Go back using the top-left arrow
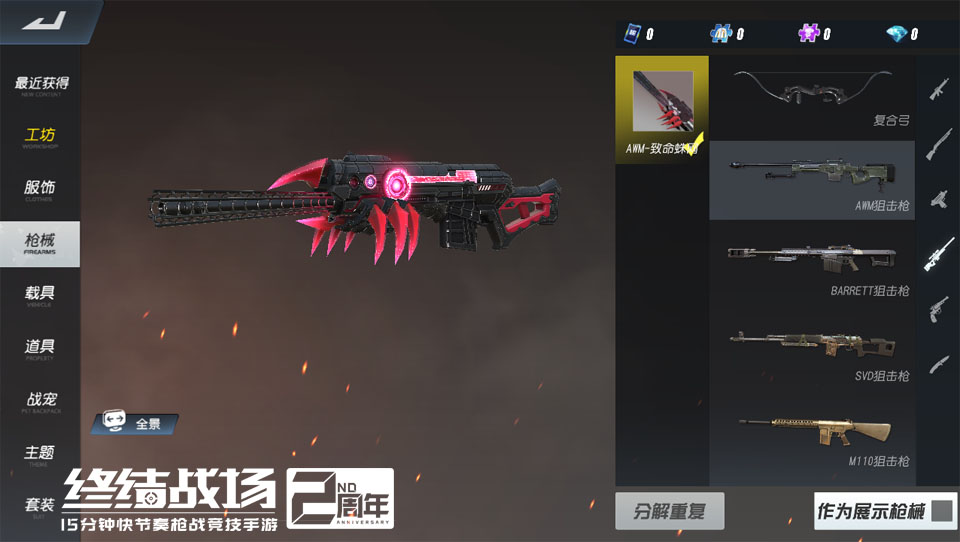This screenshot has width=960, height=542. 42,21
